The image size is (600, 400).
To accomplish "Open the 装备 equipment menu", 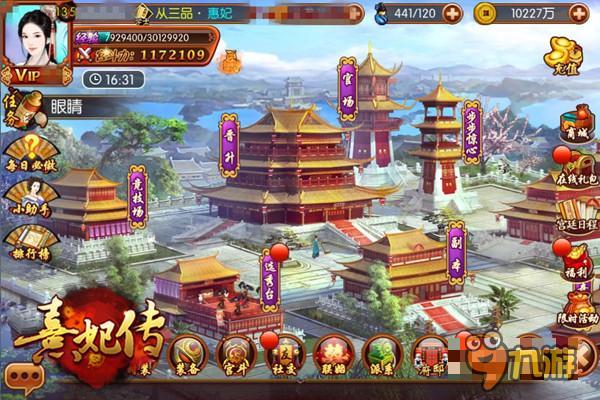I will (x=186, y=354).
